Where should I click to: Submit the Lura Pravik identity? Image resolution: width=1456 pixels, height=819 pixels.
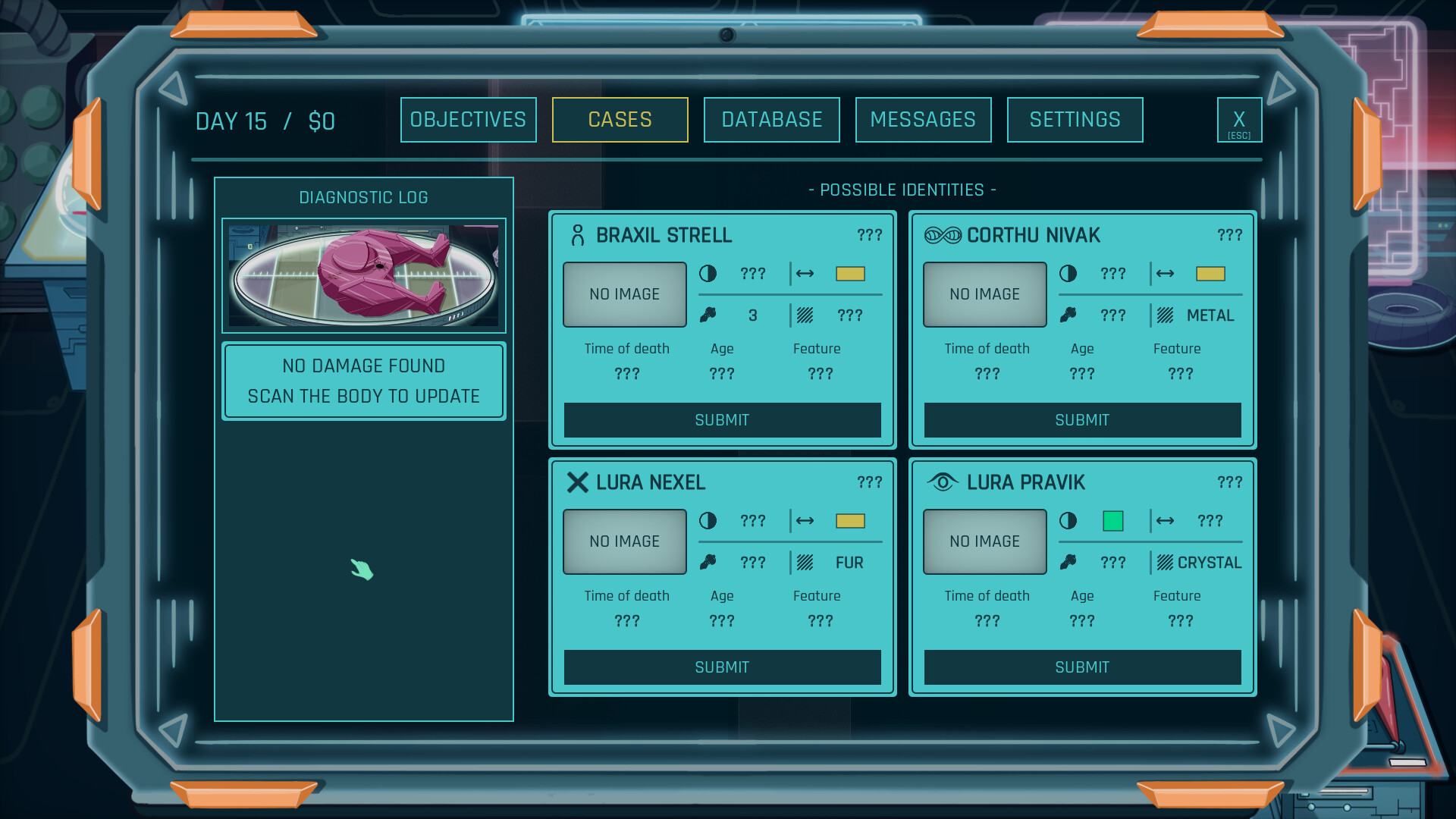tap(1081, 667)
